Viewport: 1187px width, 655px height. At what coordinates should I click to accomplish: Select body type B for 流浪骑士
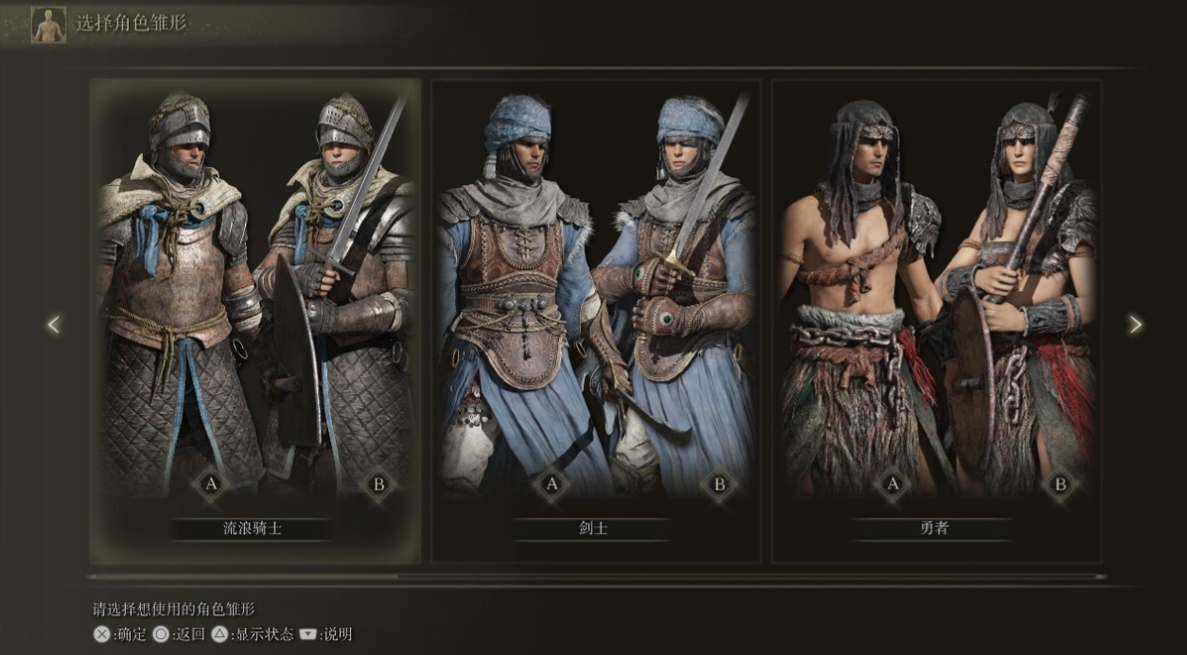[x=378, y=485]
